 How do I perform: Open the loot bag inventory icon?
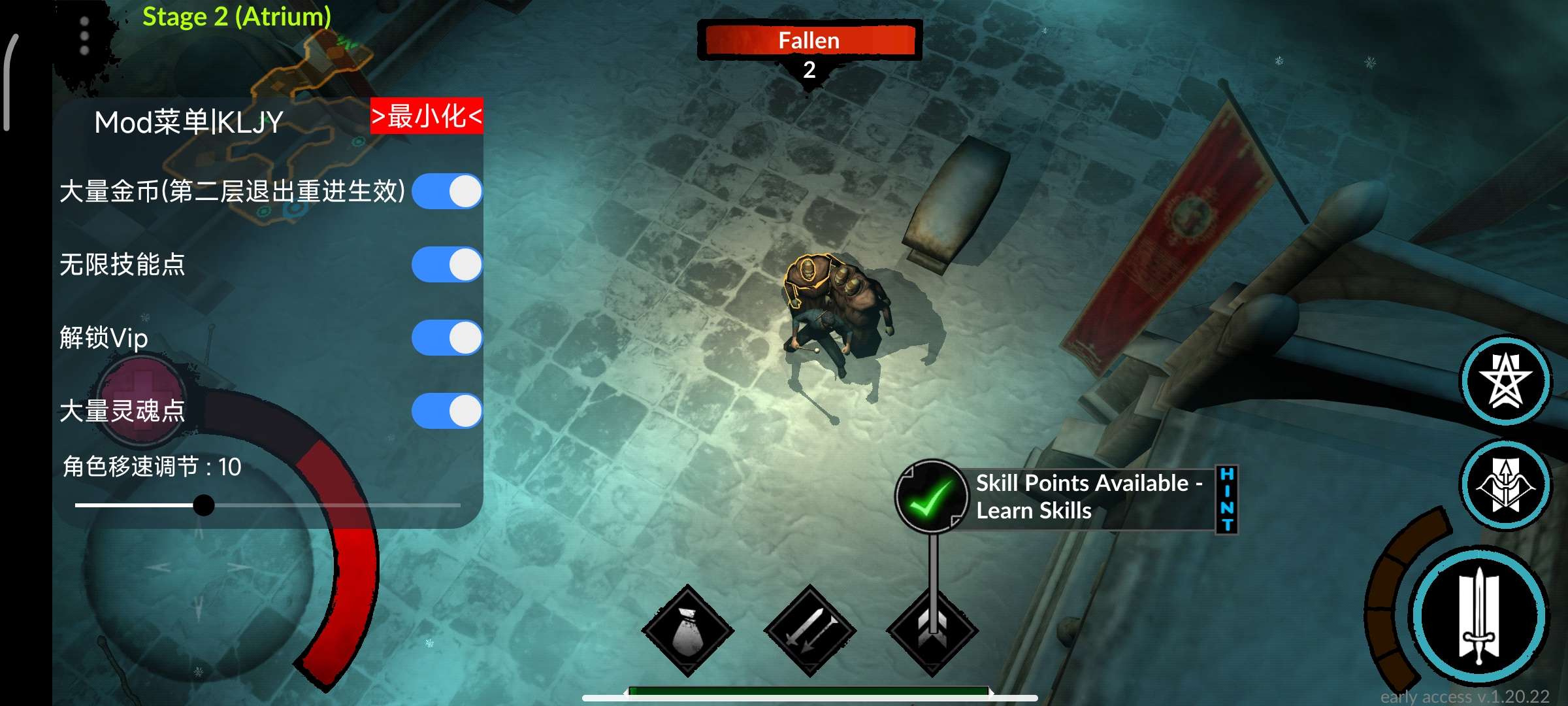click(x=687, y=631)
